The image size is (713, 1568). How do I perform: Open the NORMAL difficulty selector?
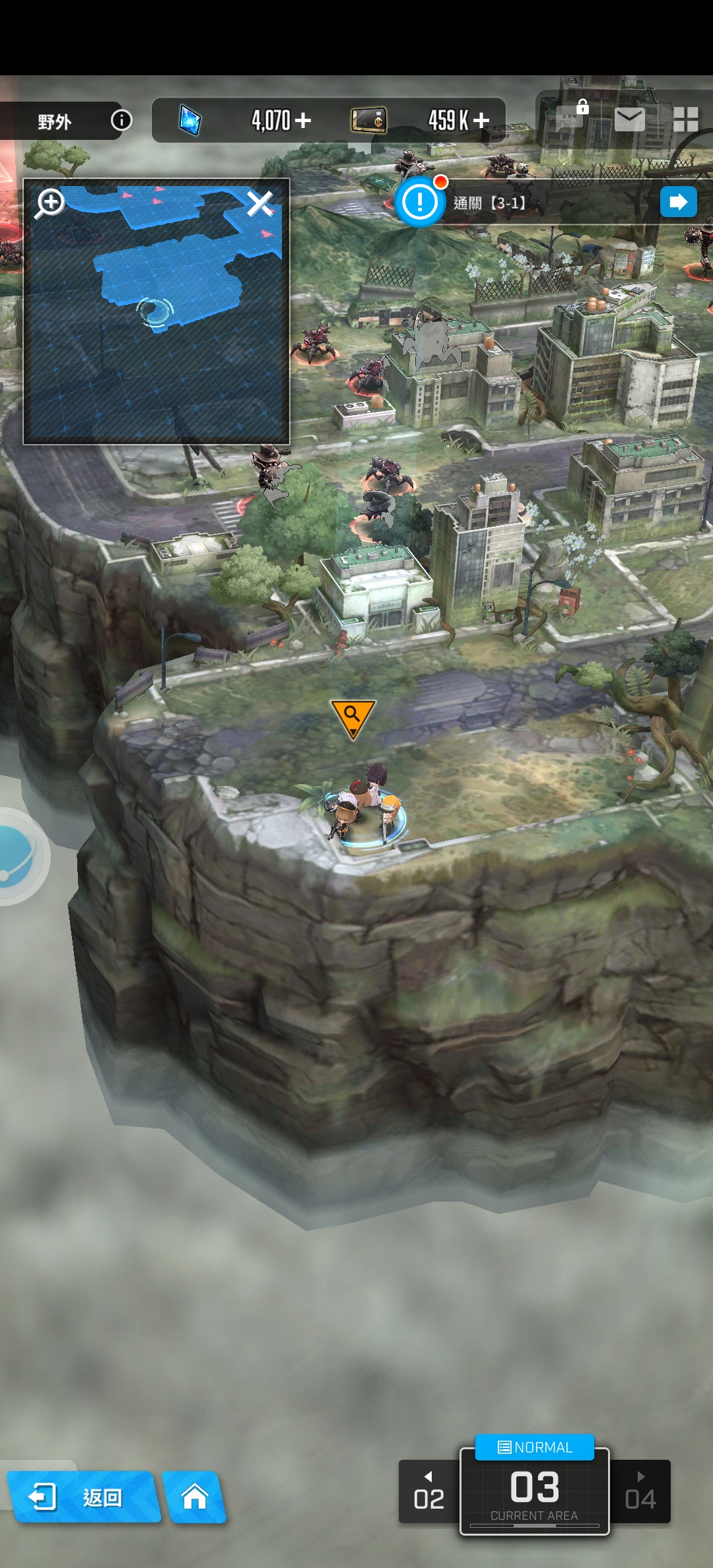click(535, 1447)
